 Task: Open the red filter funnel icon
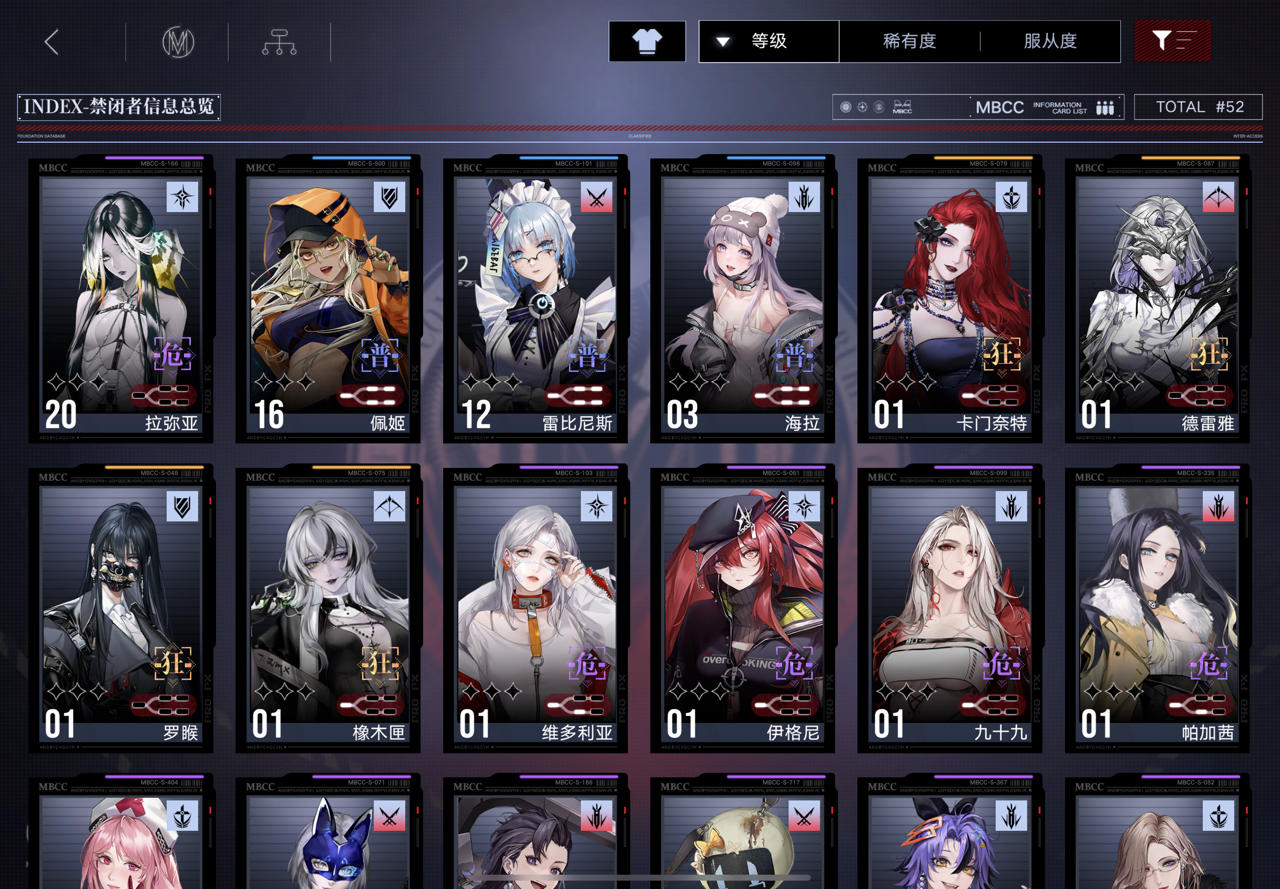pos(1171,41)
